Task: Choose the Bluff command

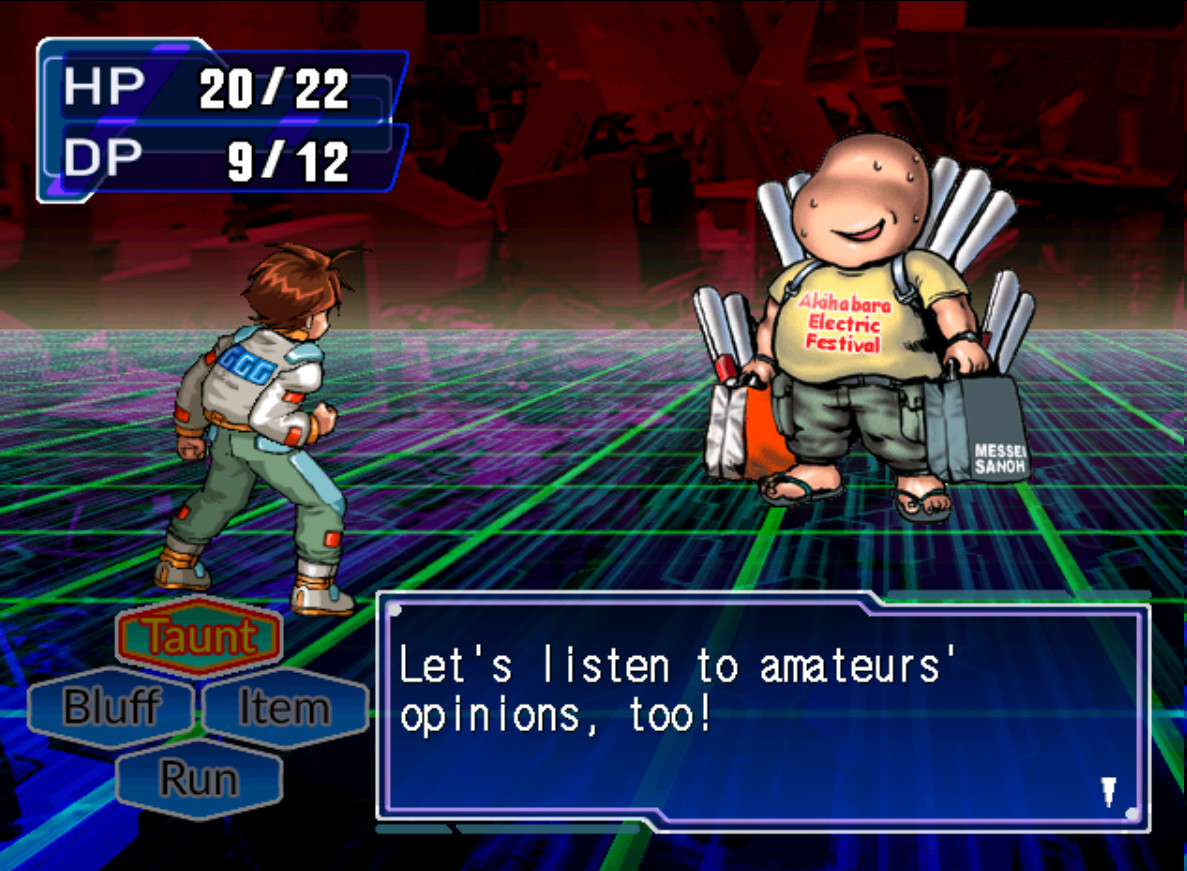Action: [111, 707]
